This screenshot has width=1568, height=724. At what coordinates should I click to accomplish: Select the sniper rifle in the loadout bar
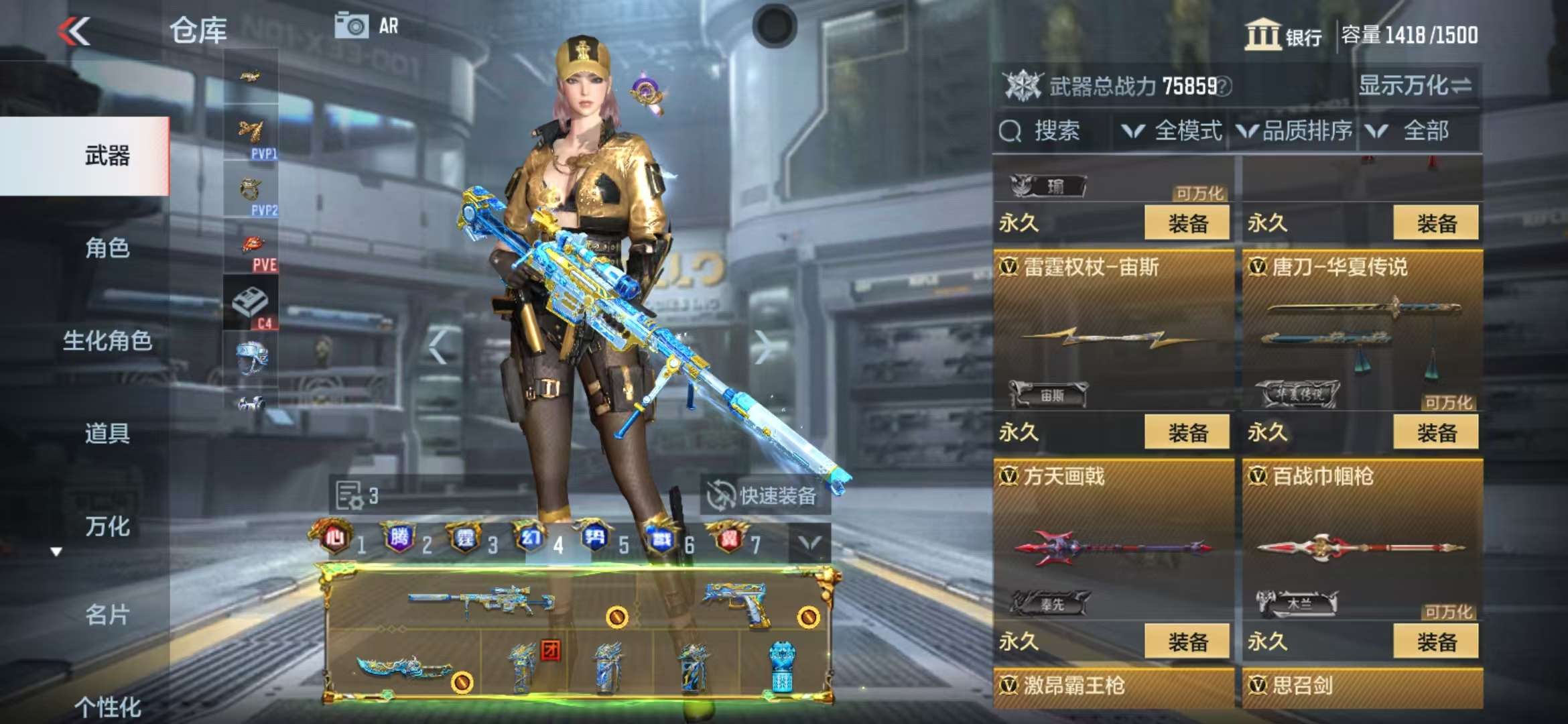[482, 600]
